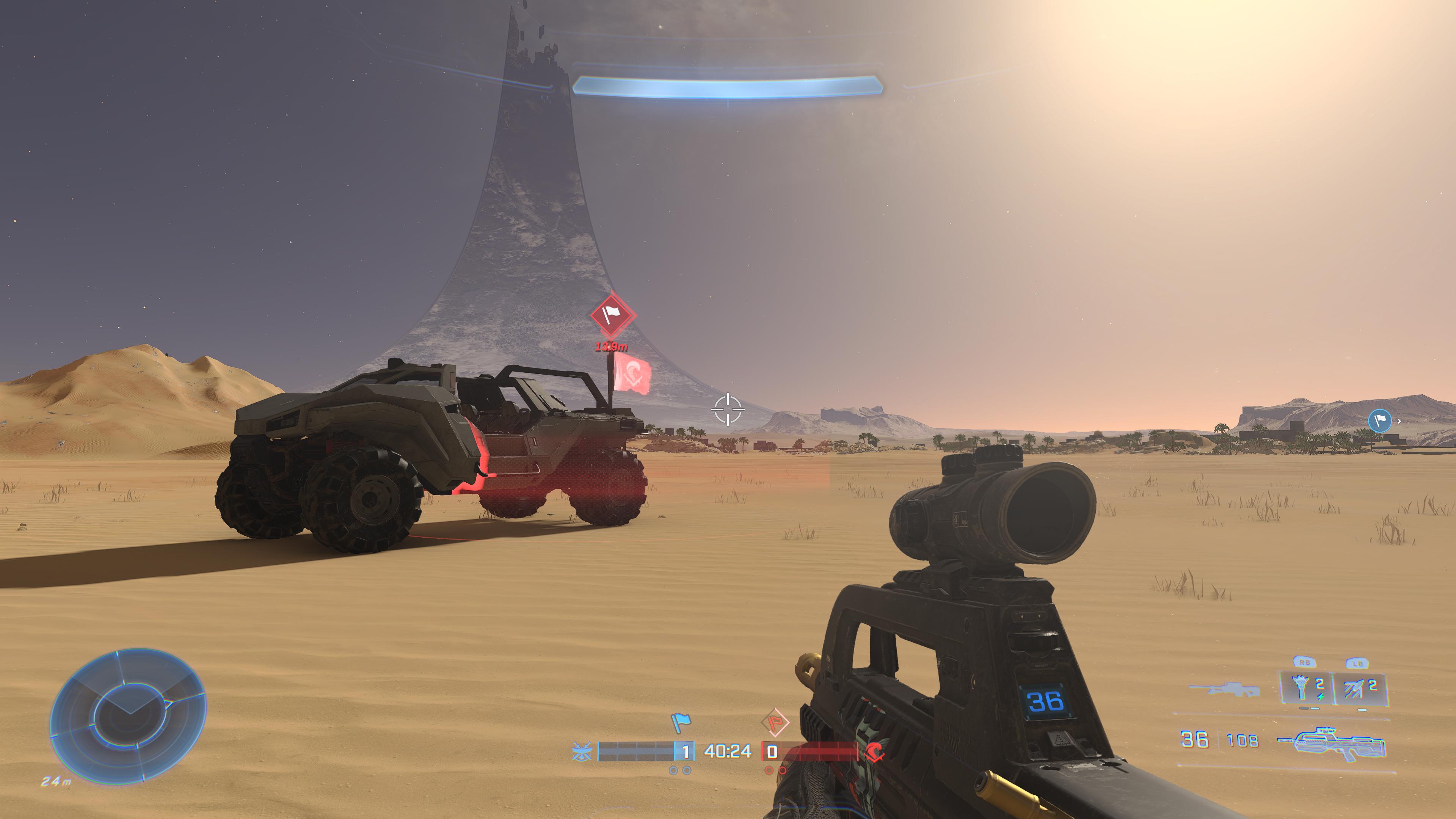Click the blue team crossed-swords emblem

[x=582, y=752]
